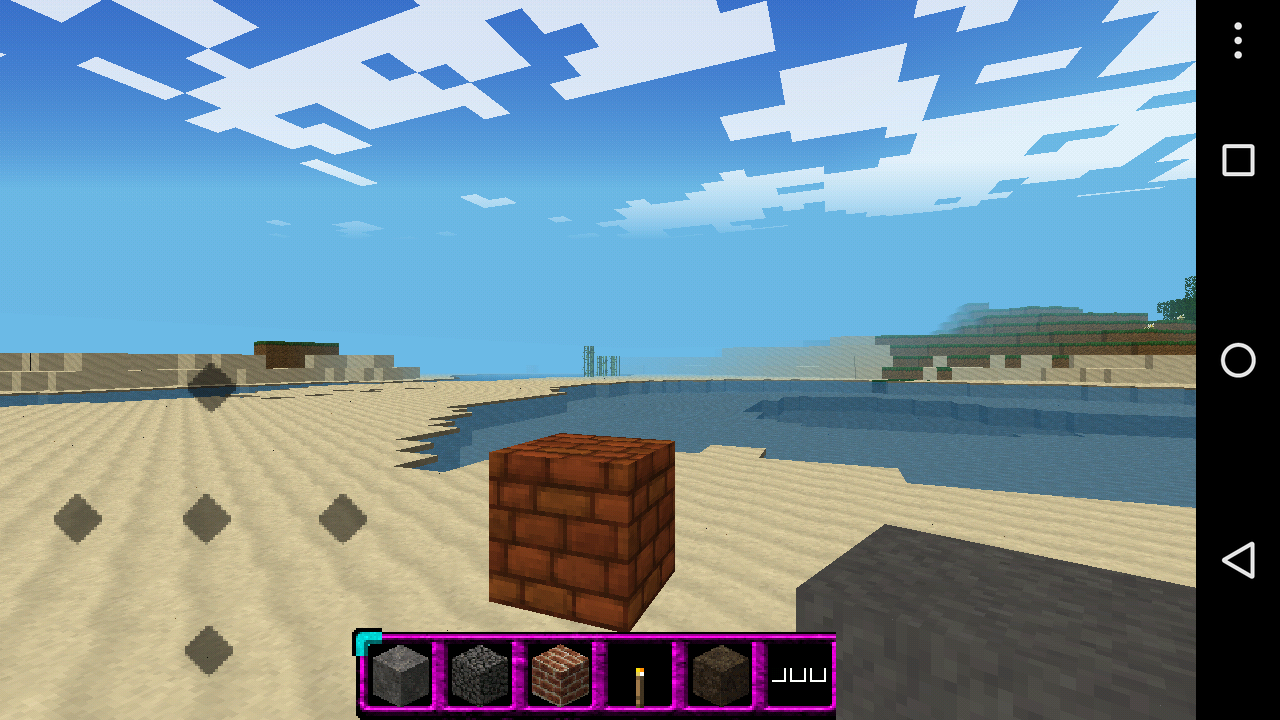Tap the center diamond of the D-pad

click(x=207, y=518)
